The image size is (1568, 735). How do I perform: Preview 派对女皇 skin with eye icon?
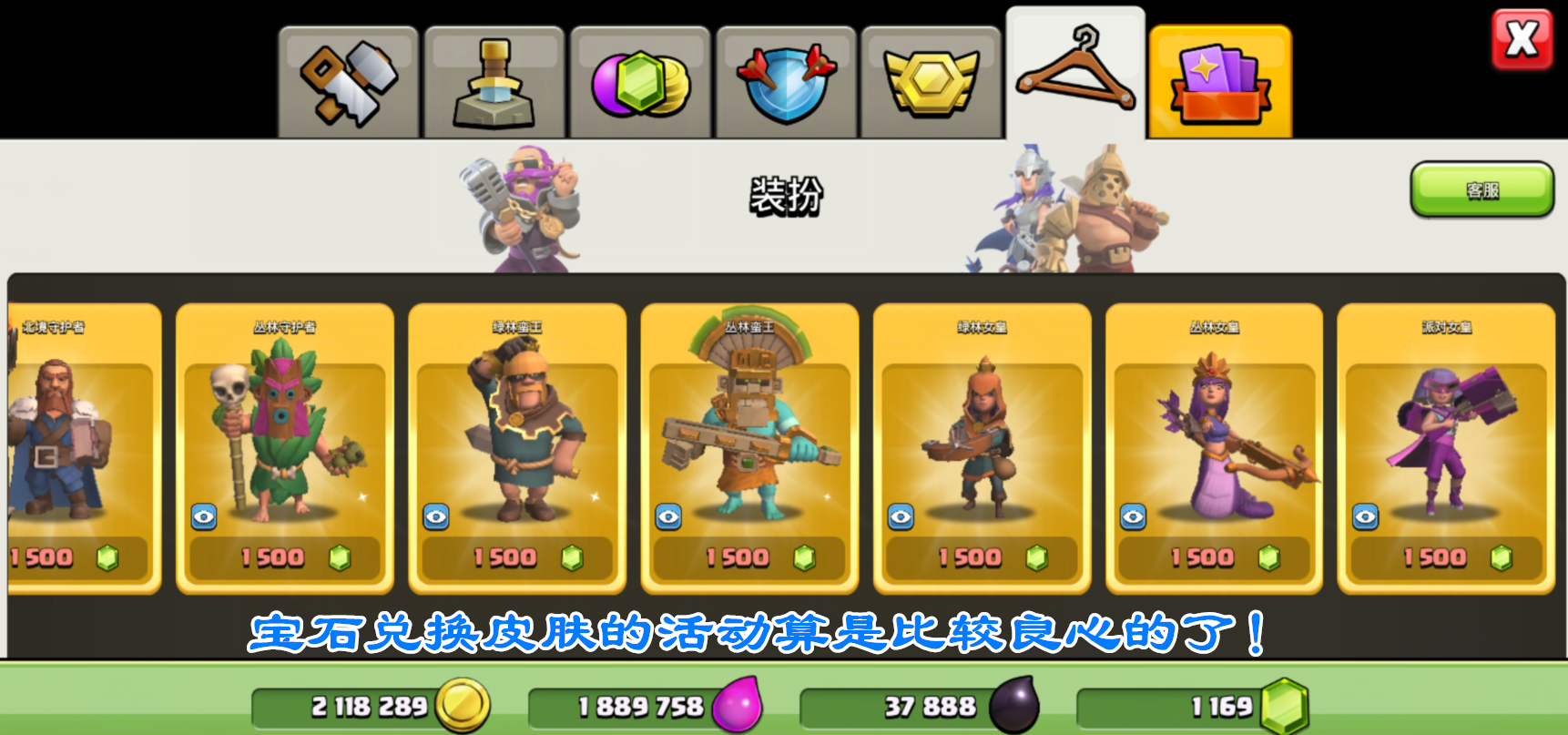1365,517
